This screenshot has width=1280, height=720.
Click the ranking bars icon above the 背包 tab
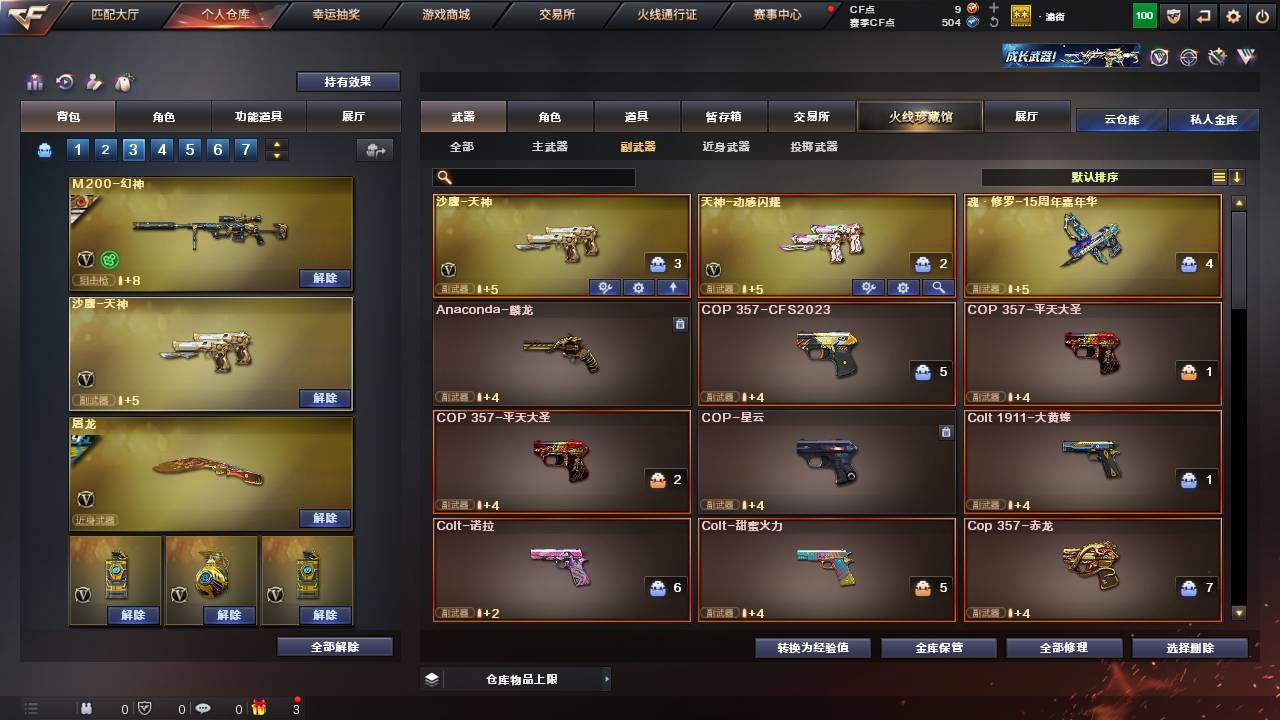click(x=34, y=81)
